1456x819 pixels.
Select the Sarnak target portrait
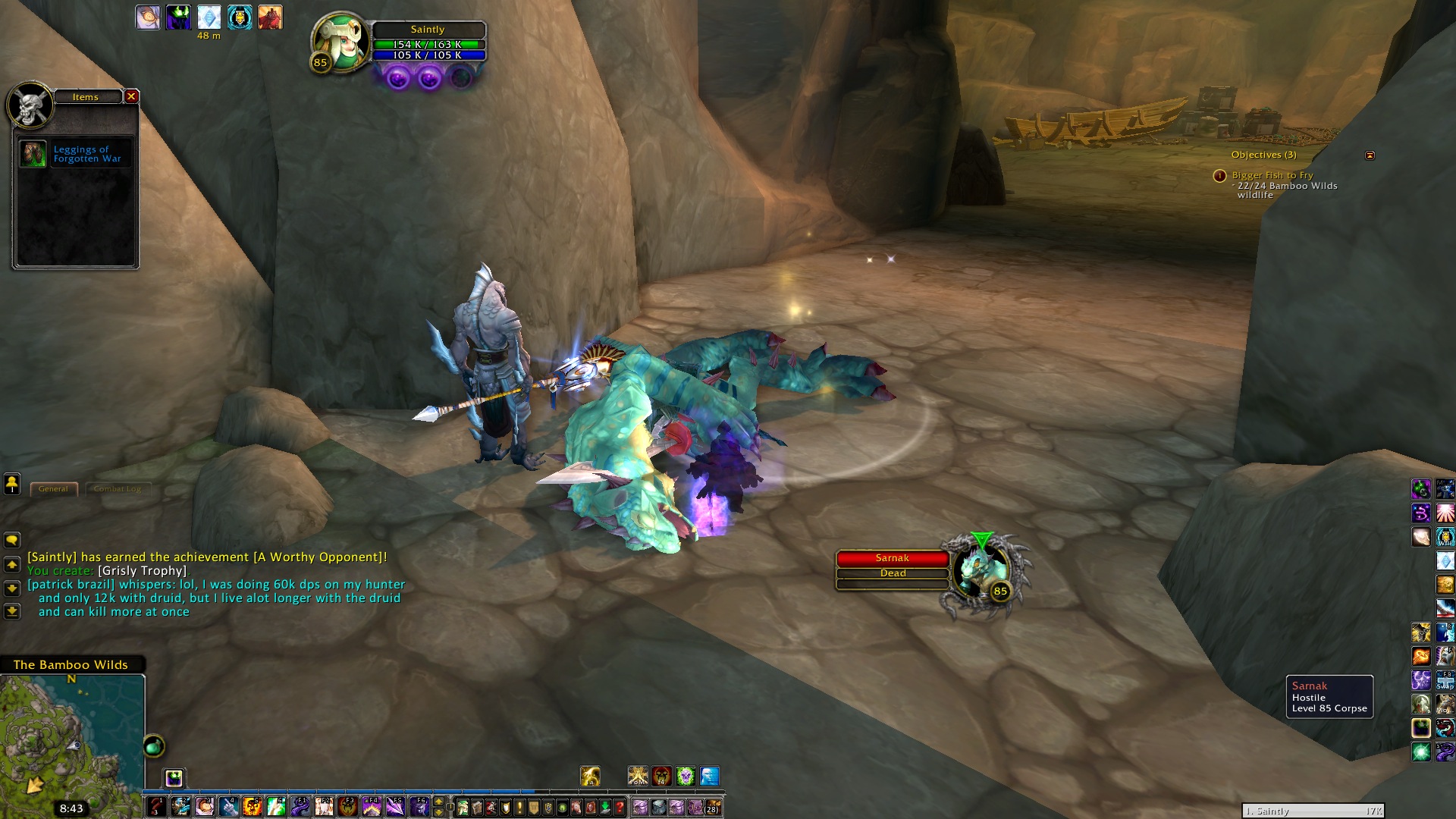pyautogui.click(x=981, y=573)
